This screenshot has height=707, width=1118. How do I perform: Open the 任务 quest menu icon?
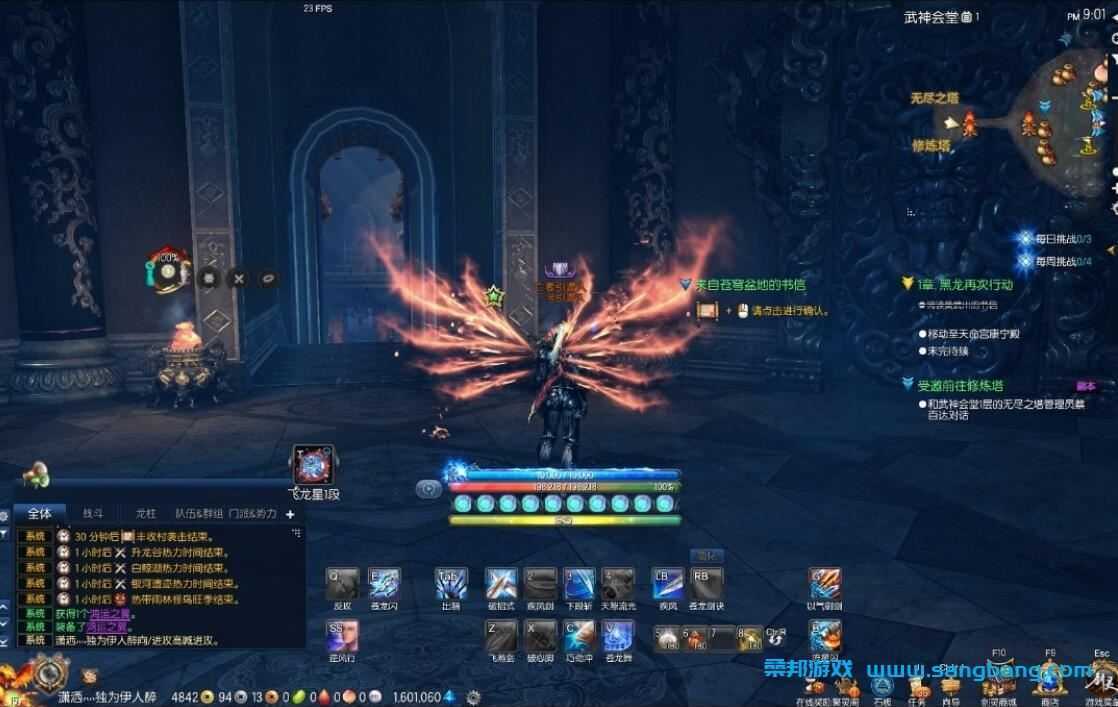point(916,686)
